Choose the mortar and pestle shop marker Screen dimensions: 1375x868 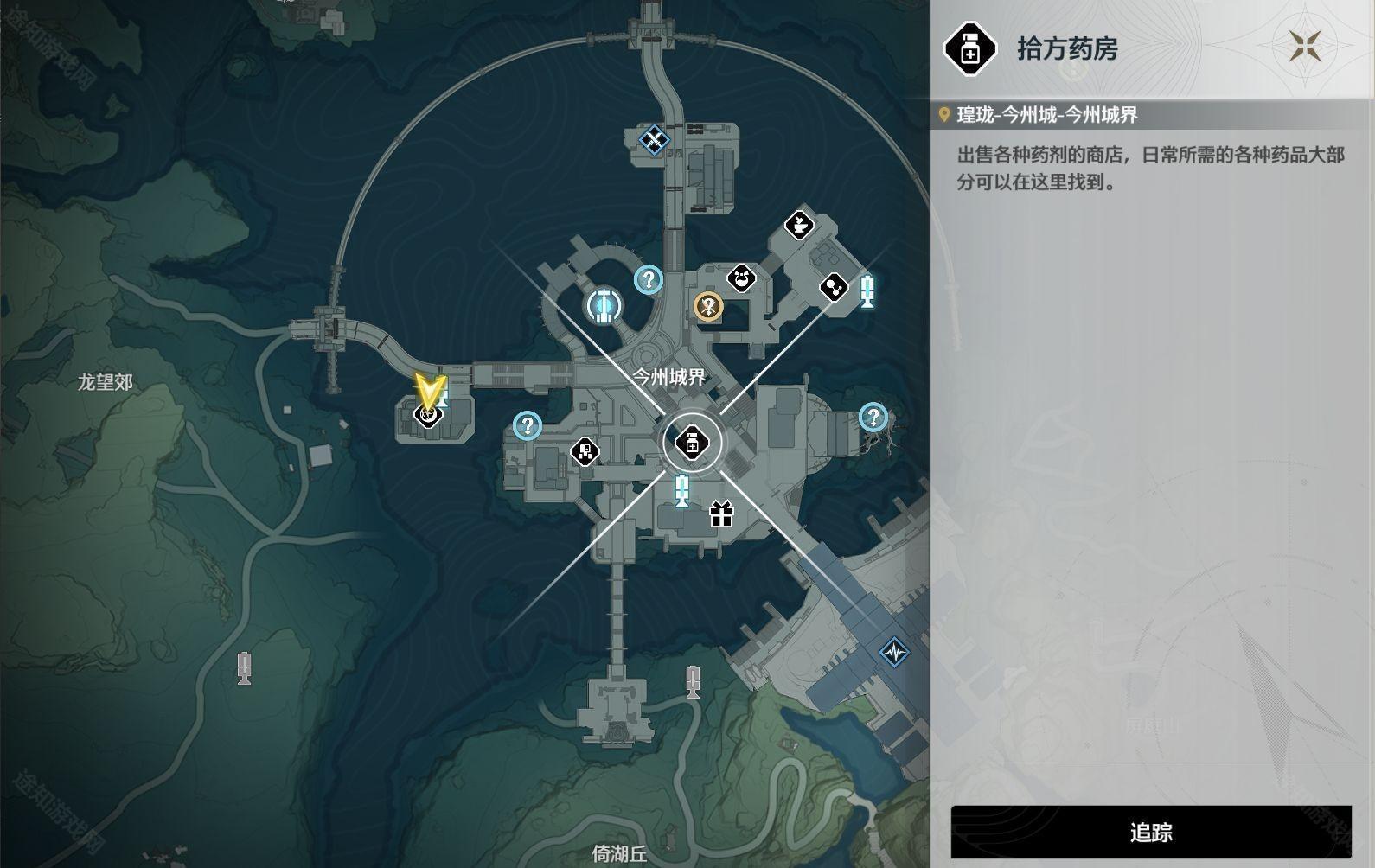[x=799, y=225]
